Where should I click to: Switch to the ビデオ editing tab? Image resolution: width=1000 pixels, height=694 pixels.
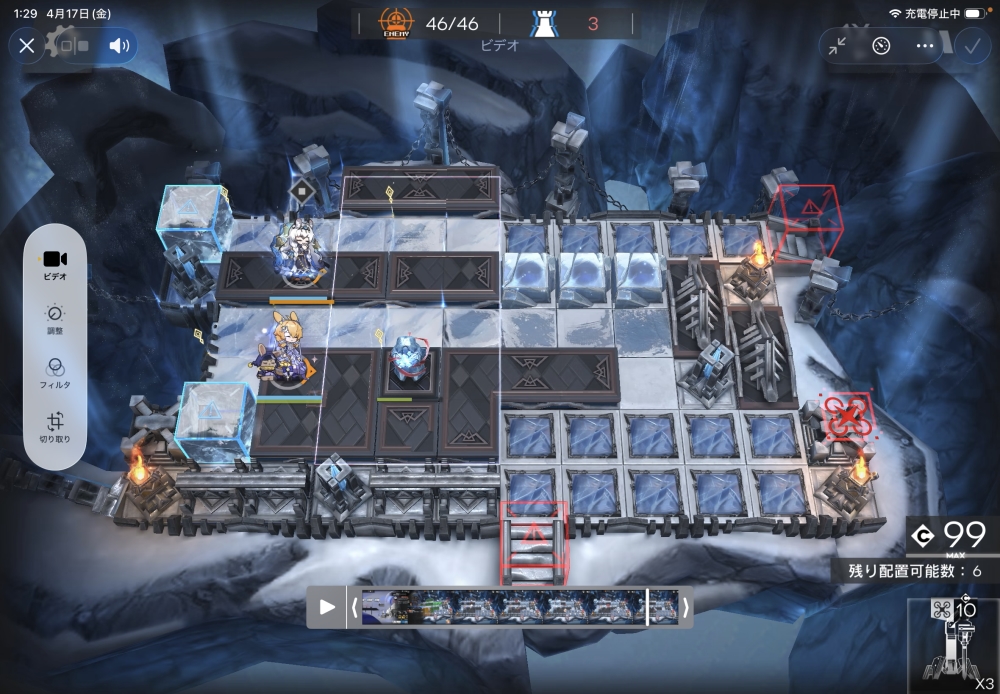pyautogui.click(x=55, y=264)
